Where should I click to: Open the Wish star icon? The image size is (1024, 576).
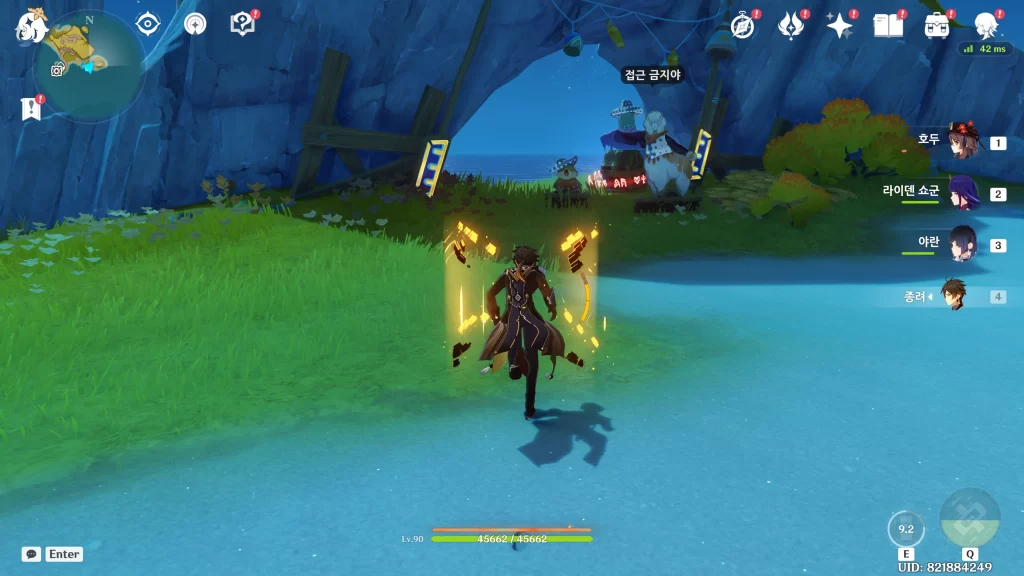839,25
